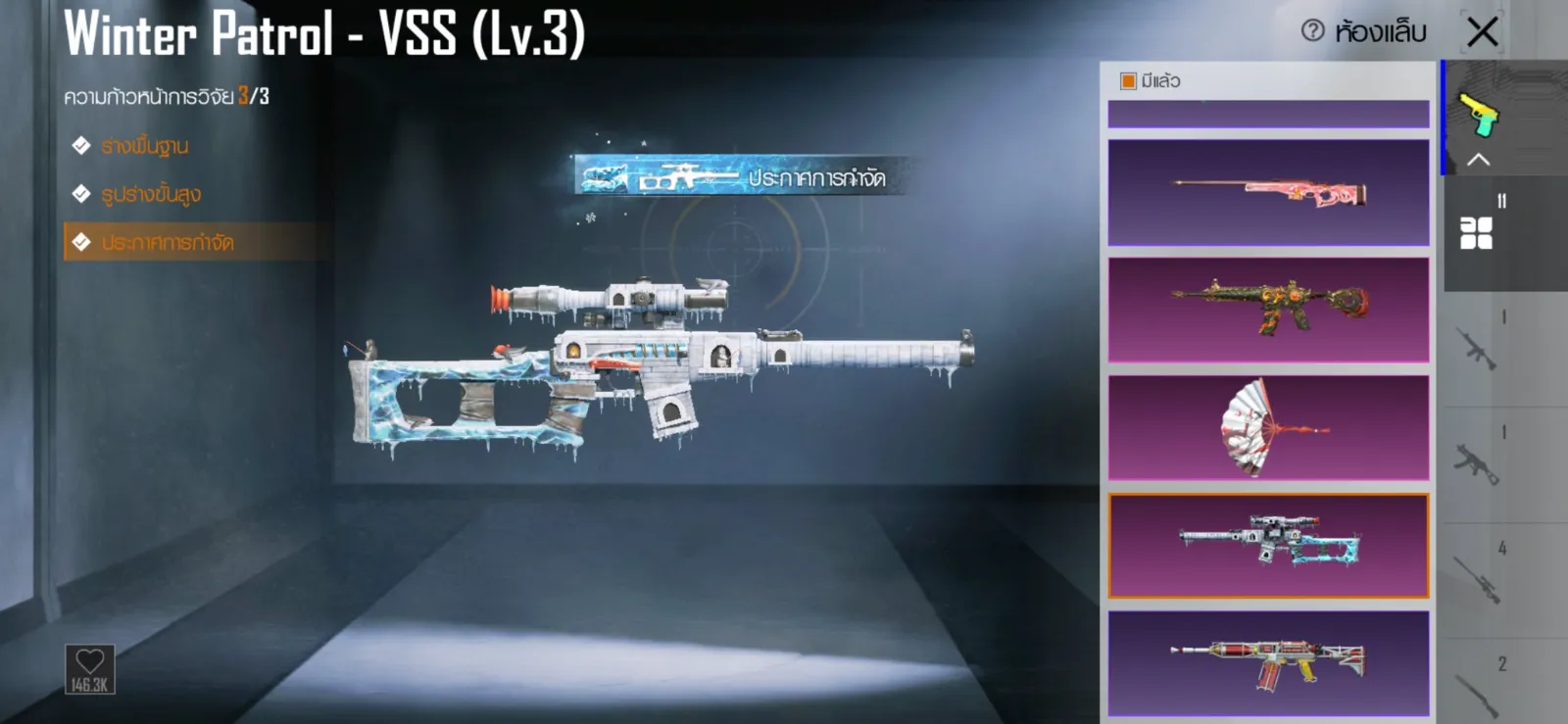
Task: Select the highlighted ประกาศการกำจัด level entry
Action: 168,242
